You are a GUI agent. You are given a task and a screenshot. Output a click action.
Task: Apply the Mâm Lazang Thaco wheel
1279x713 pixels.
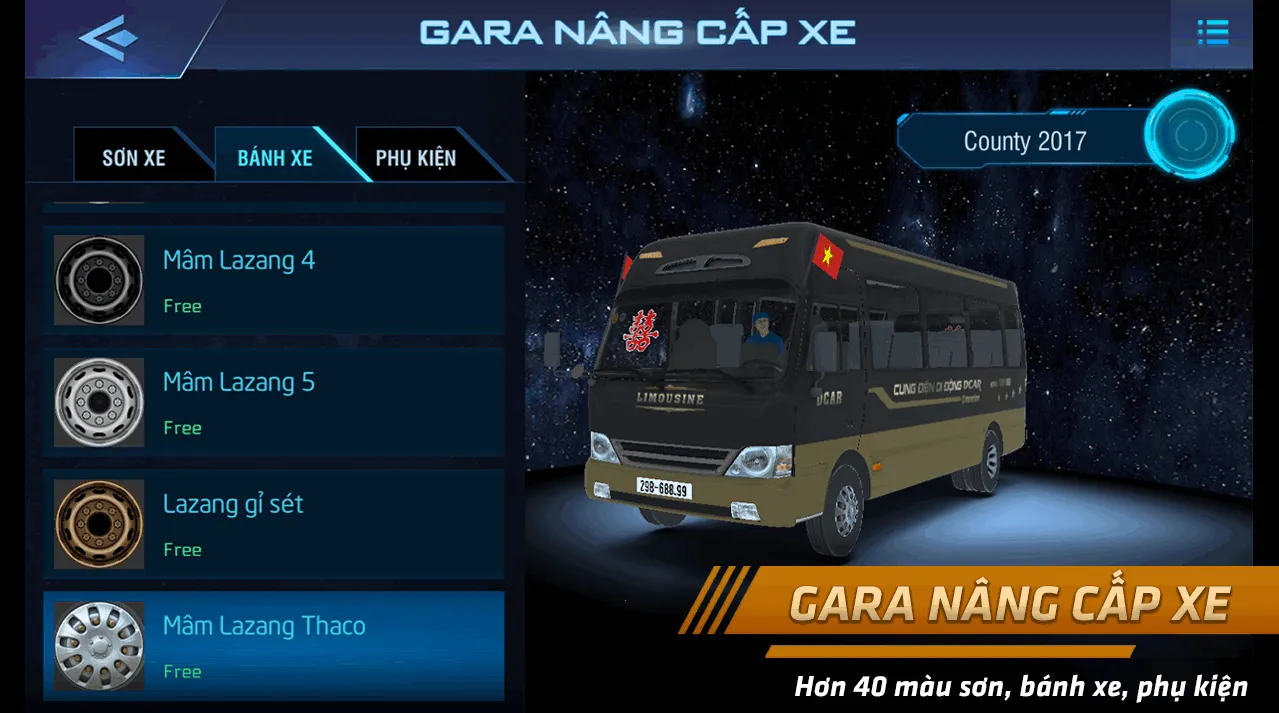(x=273, y=646)
